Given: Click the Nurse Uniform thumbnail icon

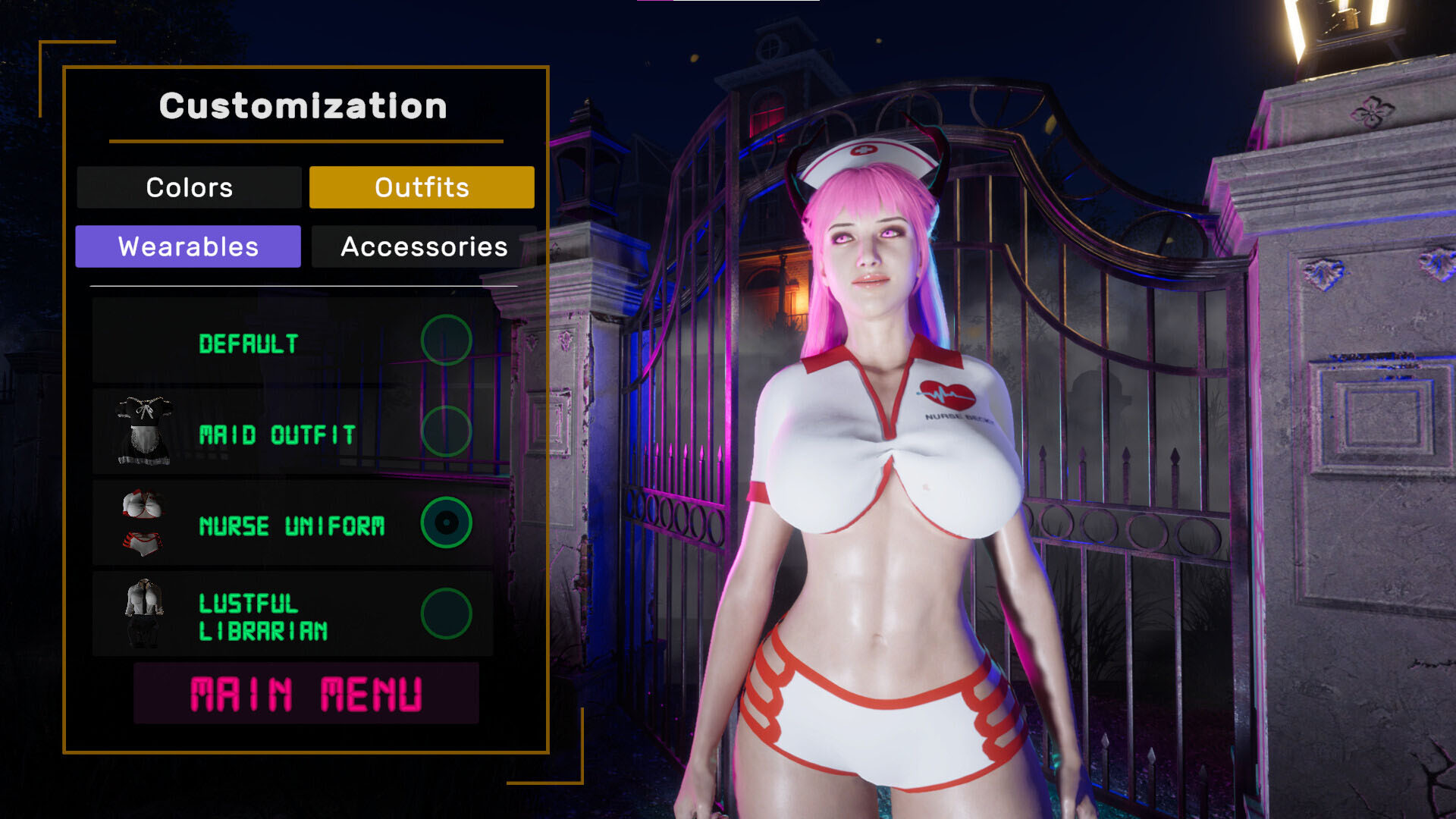Looking at the screenshot, I should click(x=144, y=523).
